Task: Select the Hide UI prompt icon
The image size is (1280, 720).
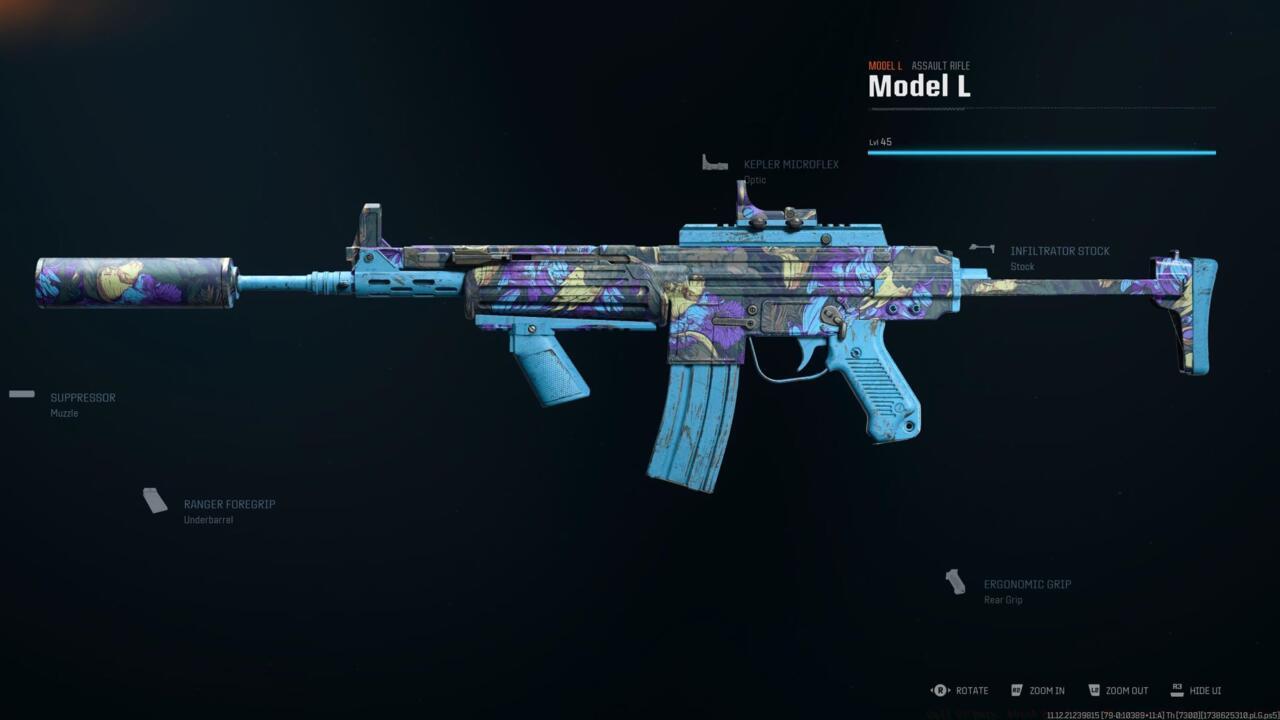Action: [1176, 690]
